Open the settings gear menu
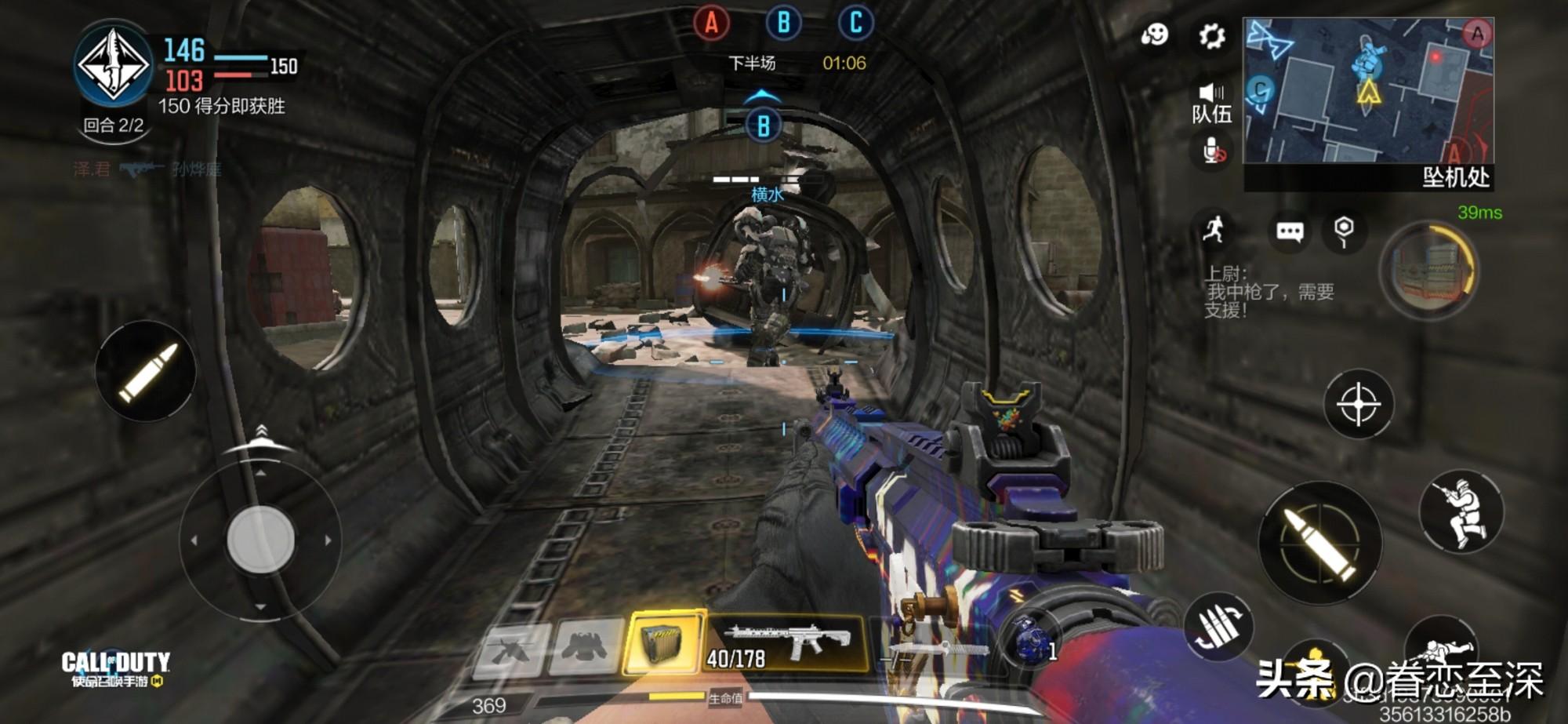 [1212, 36]
